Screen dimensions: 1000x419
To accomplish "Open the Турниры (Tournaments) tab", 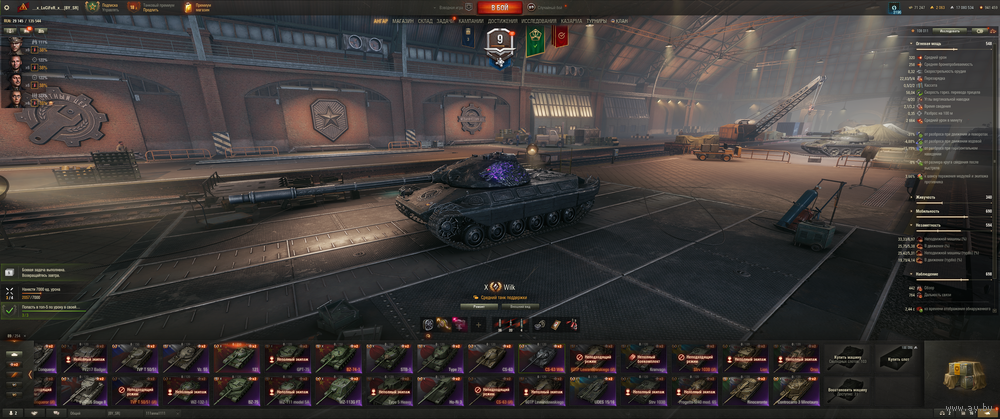I will coord(597,20).
